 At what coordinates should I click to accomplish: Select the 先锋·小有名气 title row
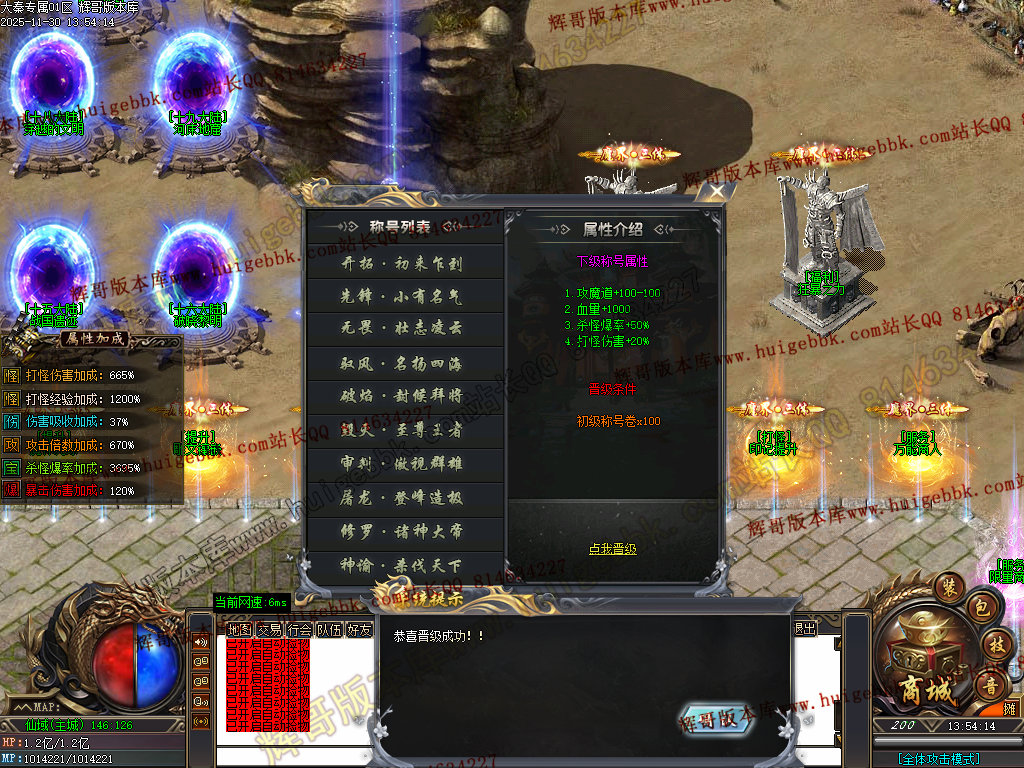click(404, 296)
